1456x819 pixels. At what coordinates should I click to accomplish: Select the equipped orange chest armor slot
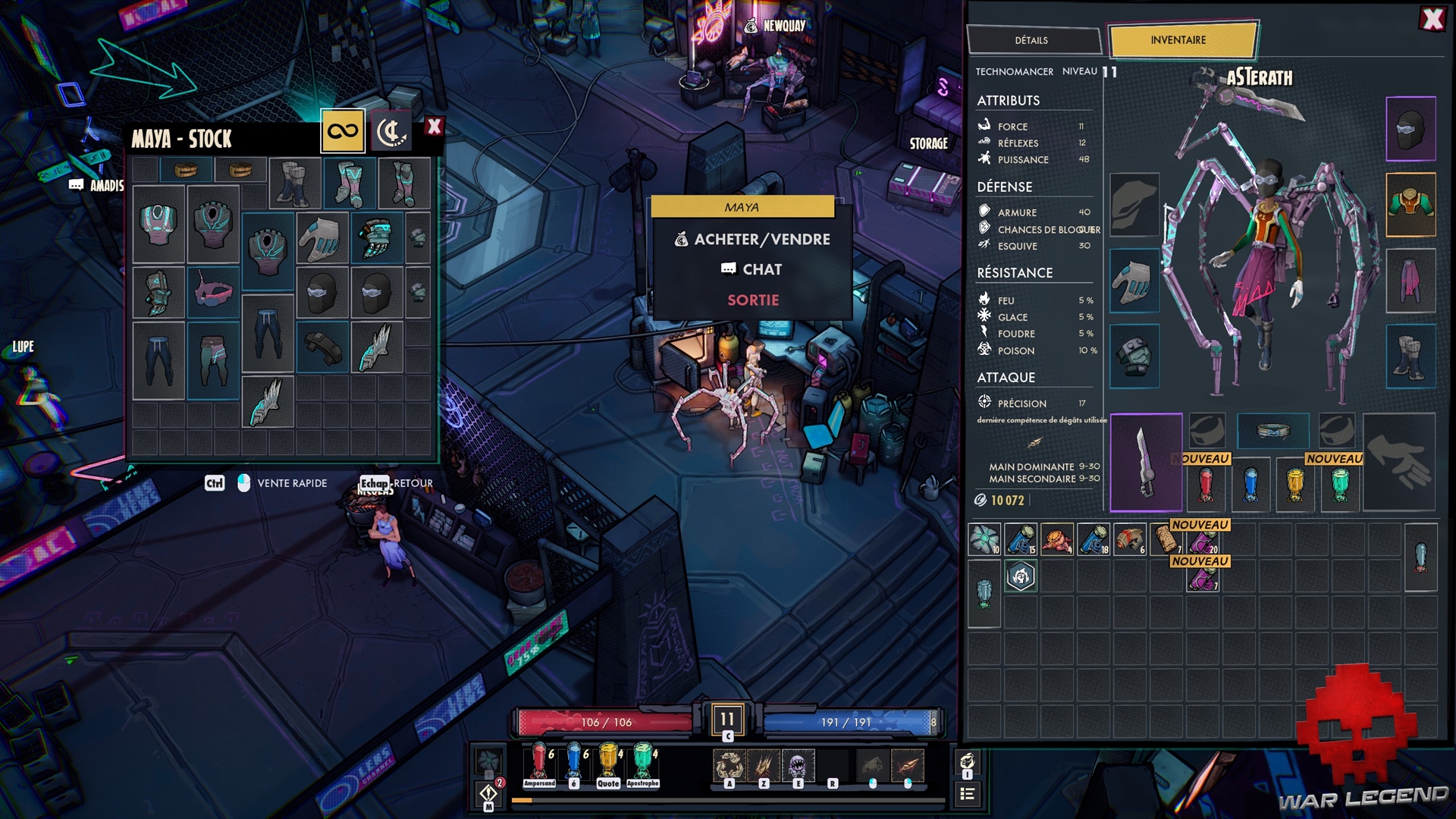(1410, 205)
